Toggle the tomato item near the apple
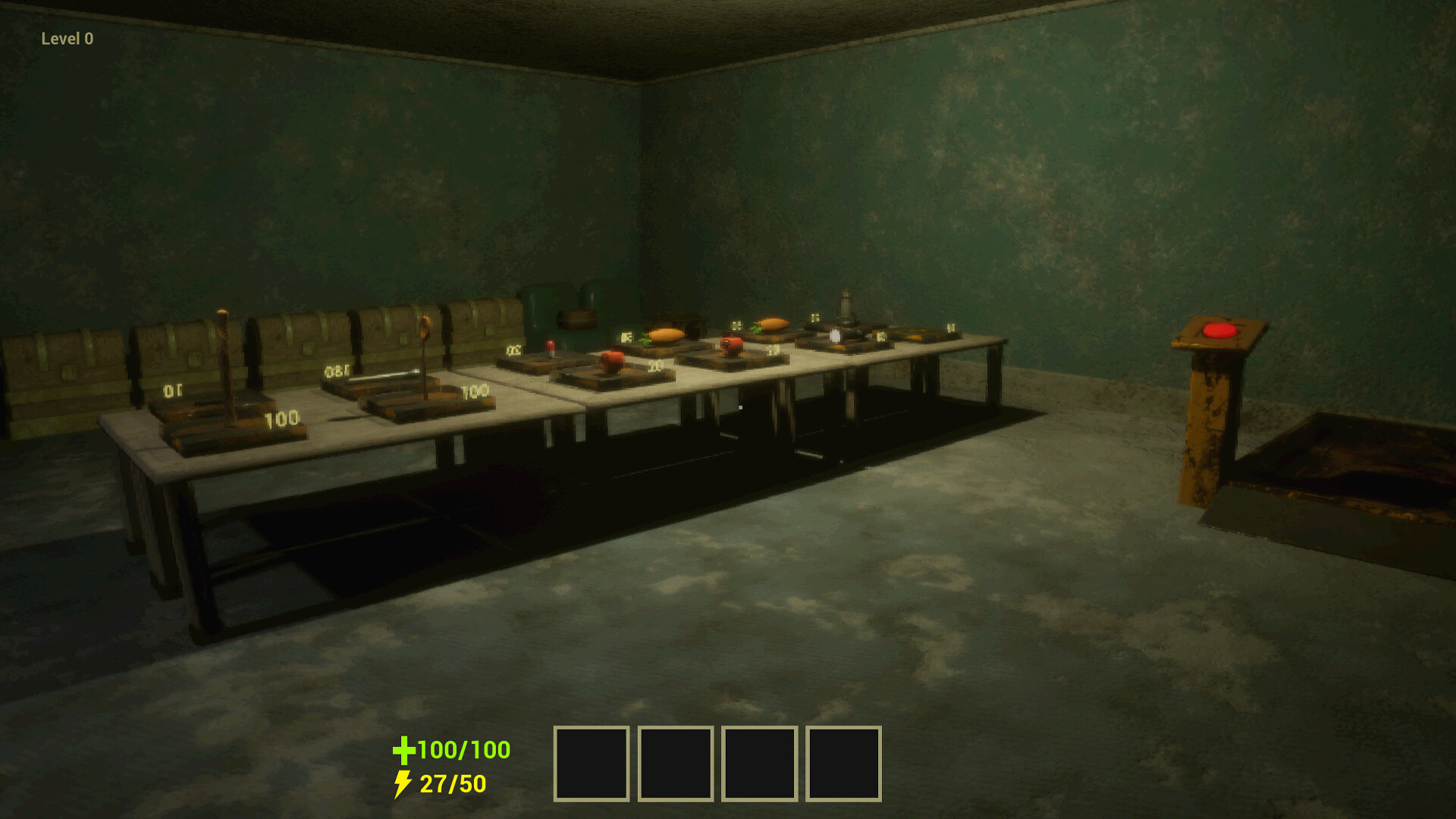The width and height of the screenshot is (1456, 819). [730, 346]
